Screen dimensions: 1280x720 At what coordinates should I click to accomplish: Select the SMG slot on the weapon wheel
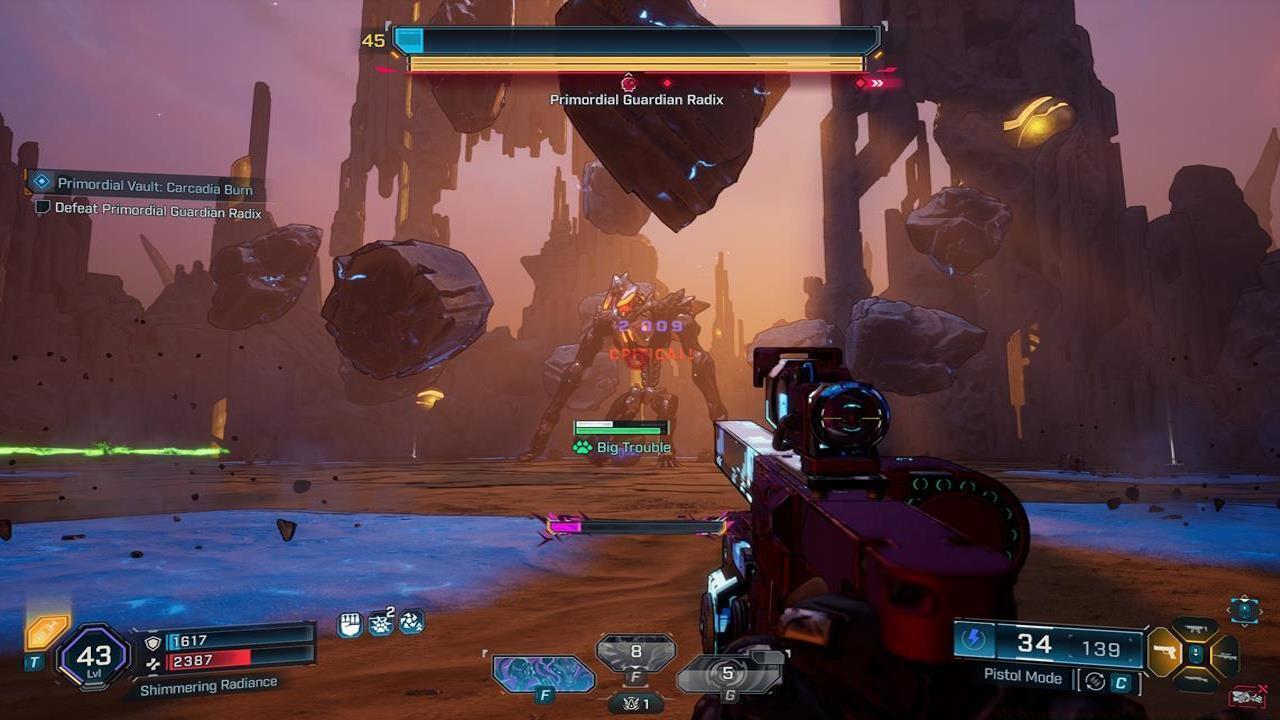1195,628
